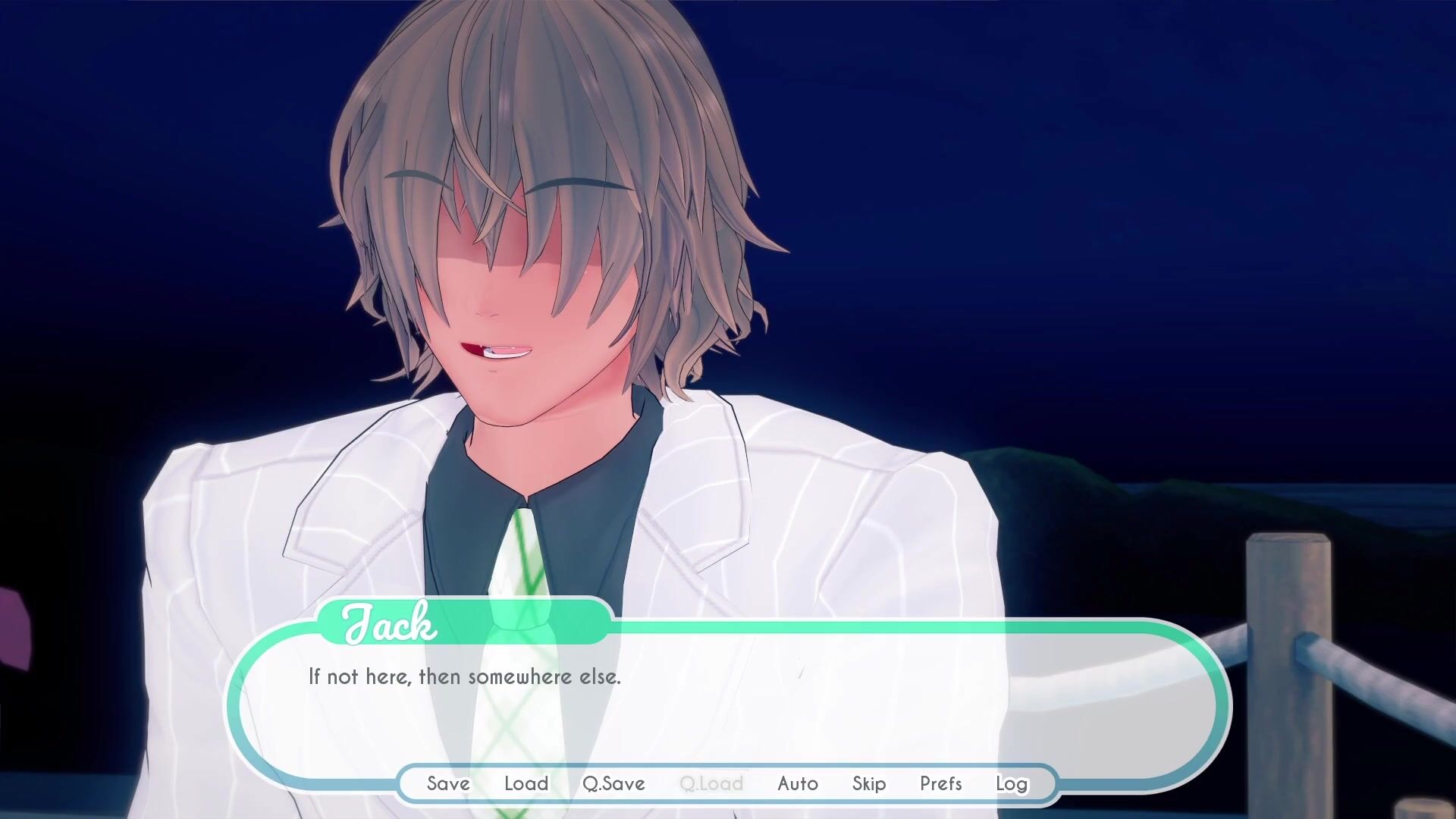1456x819 pixels.
Task: Quick save with Q.Save
Action: point(613,783)
